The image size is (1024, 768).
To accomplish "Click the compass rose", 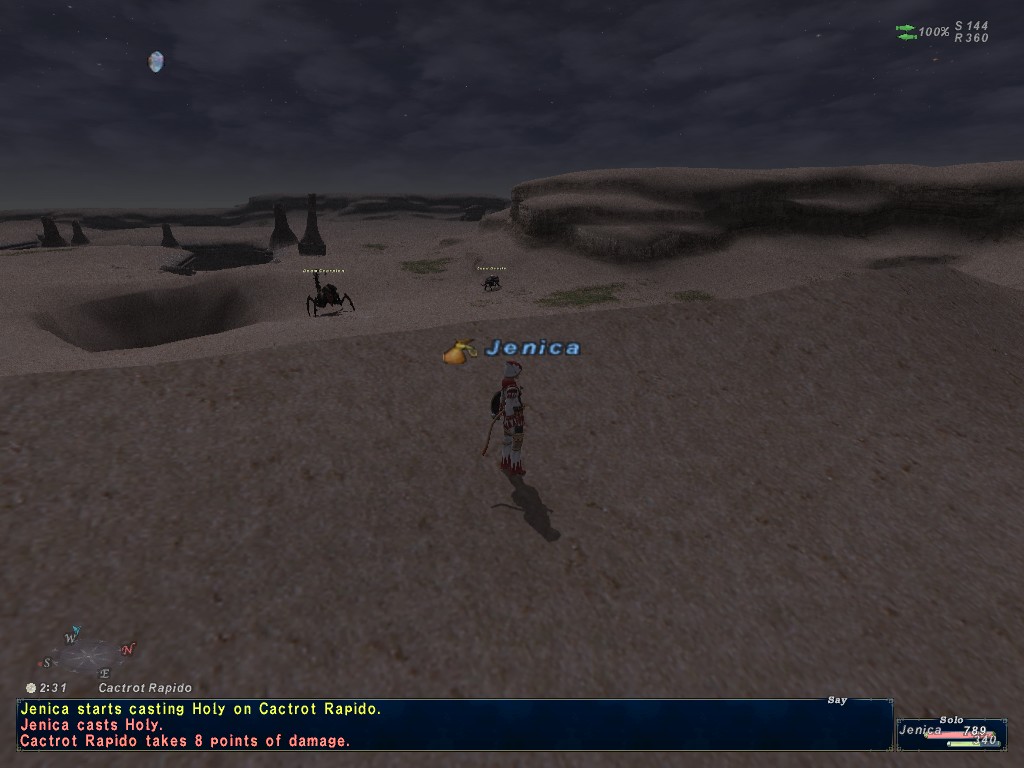I will 88,655.
